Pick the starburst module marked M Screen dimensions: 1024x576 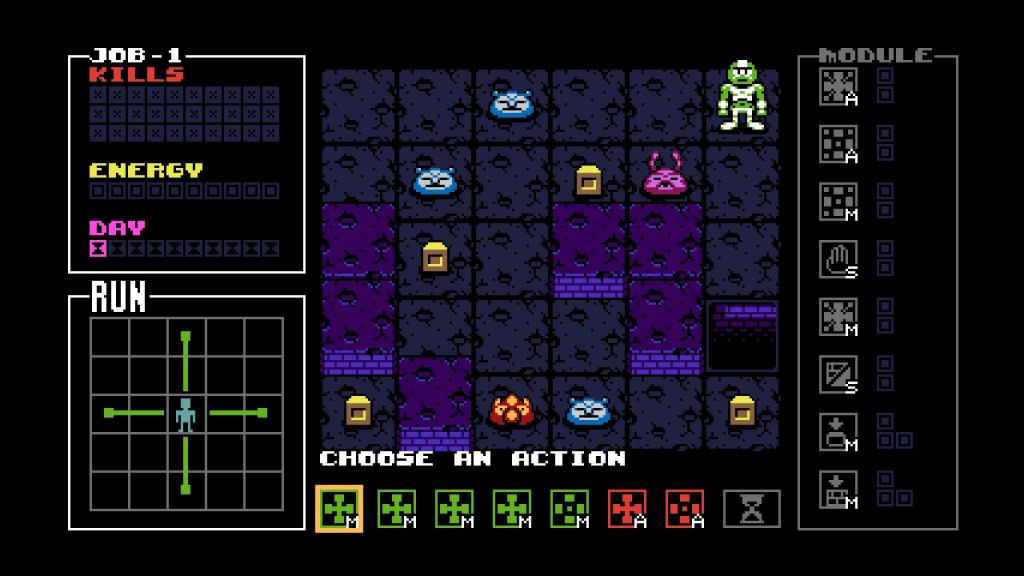point(838,316)
